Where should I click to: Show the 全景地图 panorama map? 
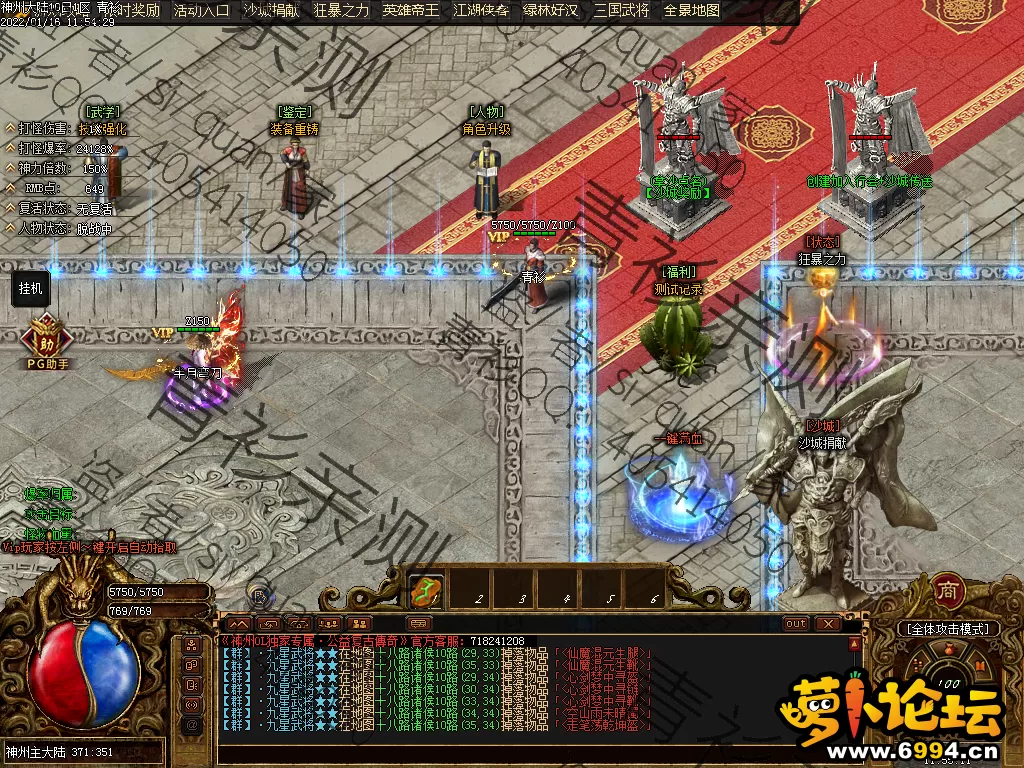pyautogui.click(x=692, y=11)
